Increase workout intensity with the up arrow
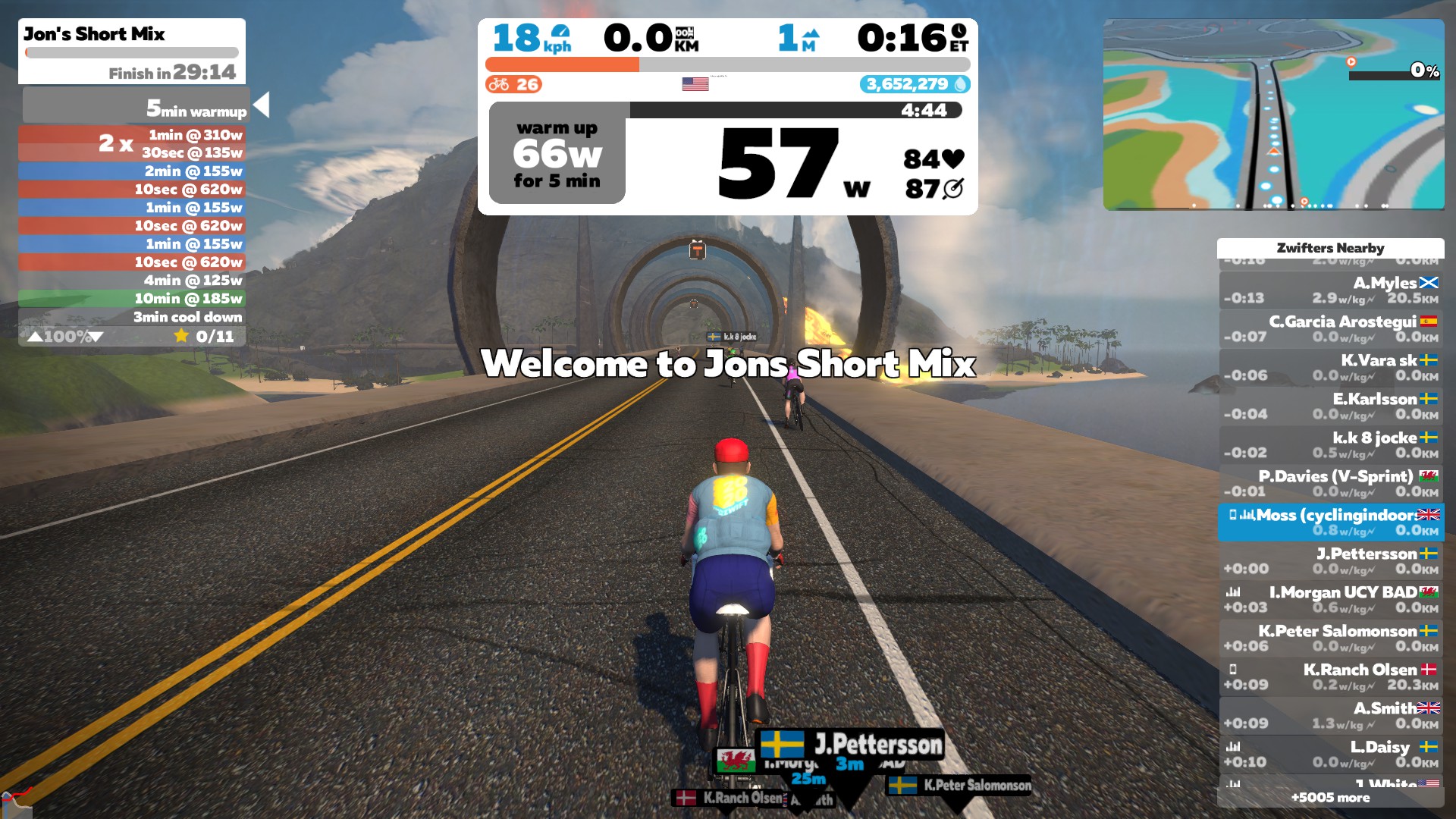1456x819 pixels. click(35, 337)
